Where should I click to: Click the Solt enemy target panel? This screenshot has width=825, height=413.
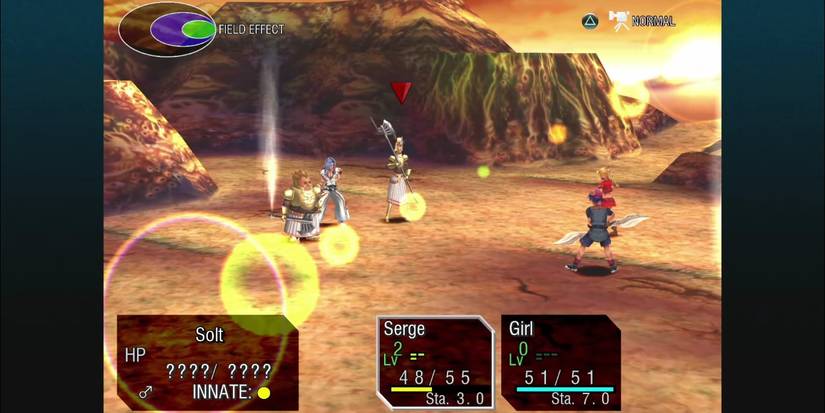point(207,362)
